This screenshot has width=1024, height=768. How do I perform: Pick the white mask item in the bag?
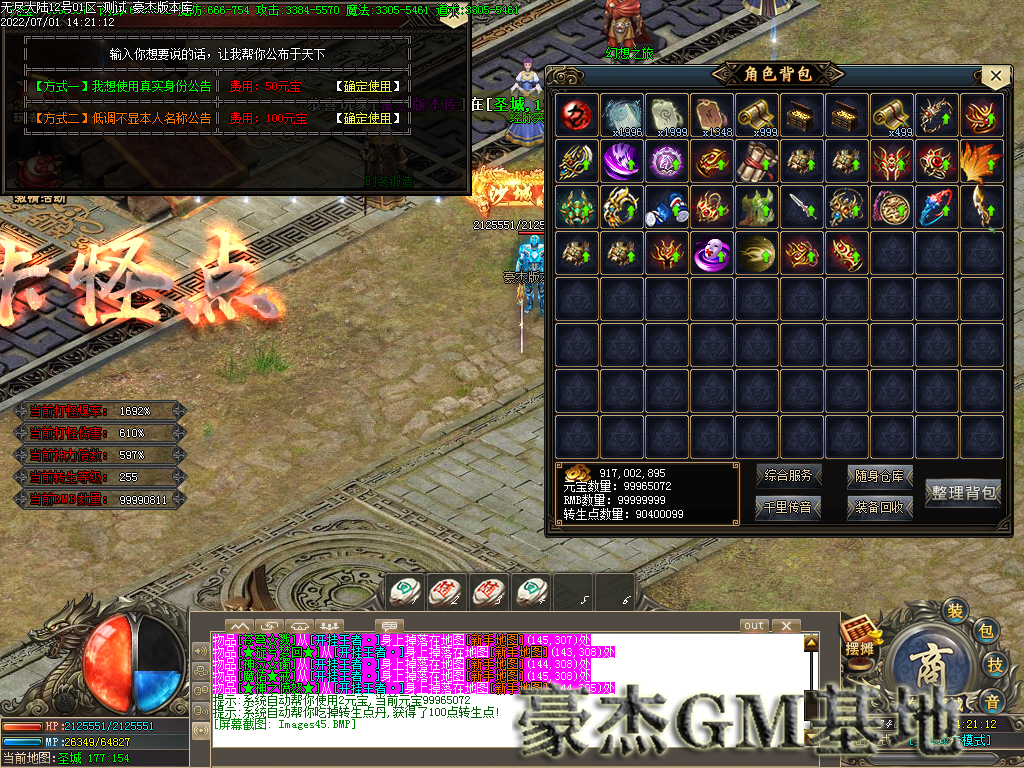713,252
